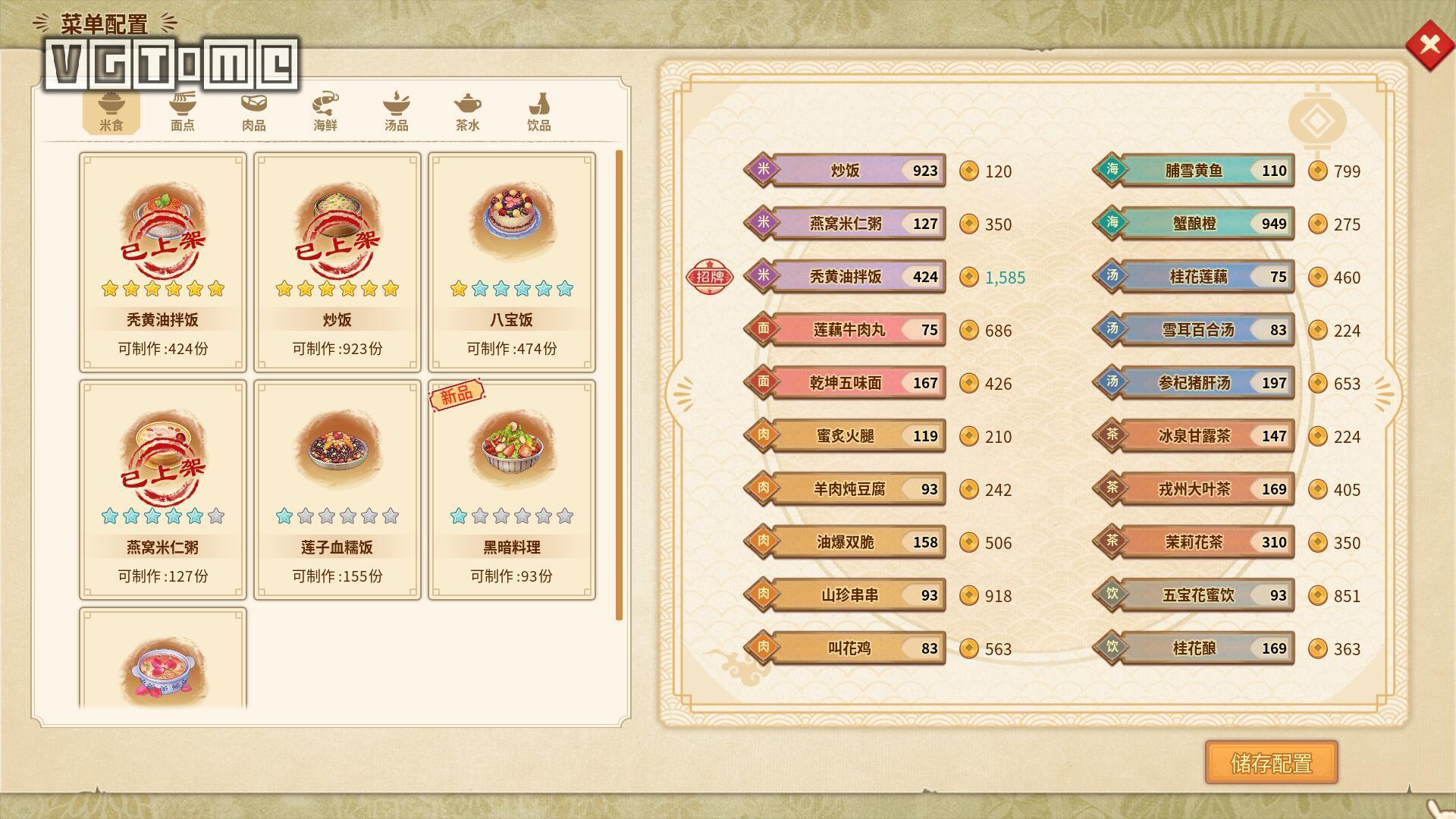Select the 汤品 soup category tab
Image resolution: width=1456 pixels, height=819 pixels.
396,111
